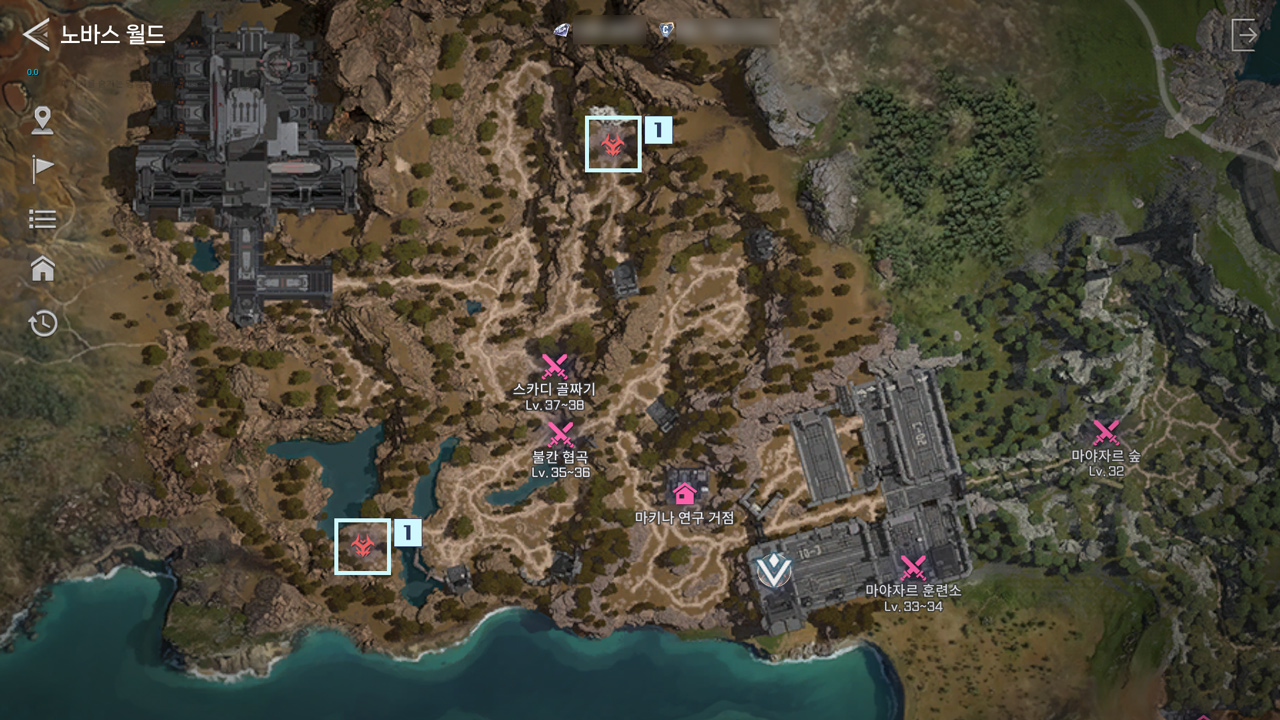
Task: Select the boss monster marker near the lakes
Action: [x=365, y=546]
